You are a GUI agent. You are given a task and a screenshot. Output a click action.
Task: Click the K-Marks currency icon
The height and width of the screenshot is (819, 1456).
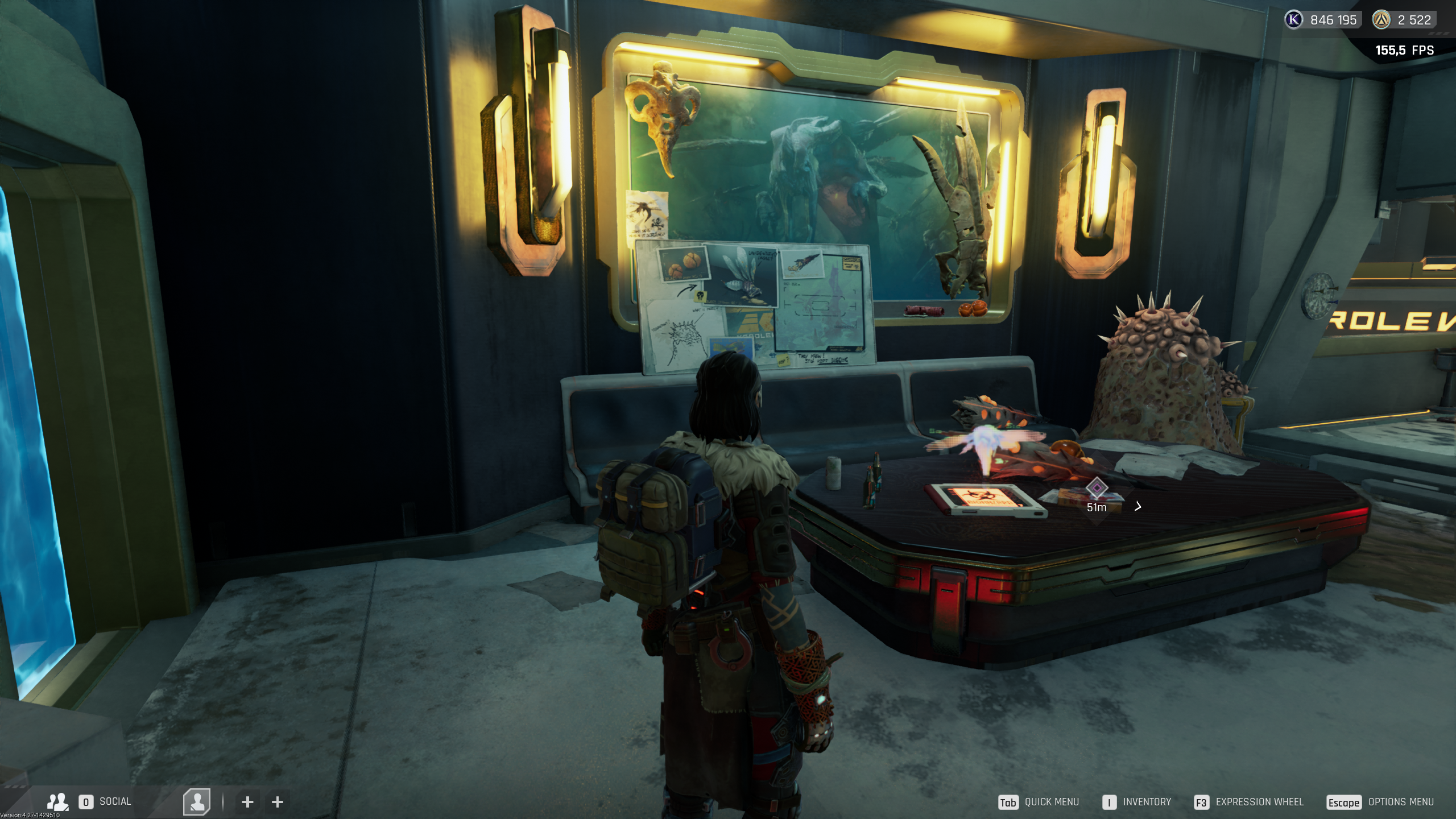1293,20
